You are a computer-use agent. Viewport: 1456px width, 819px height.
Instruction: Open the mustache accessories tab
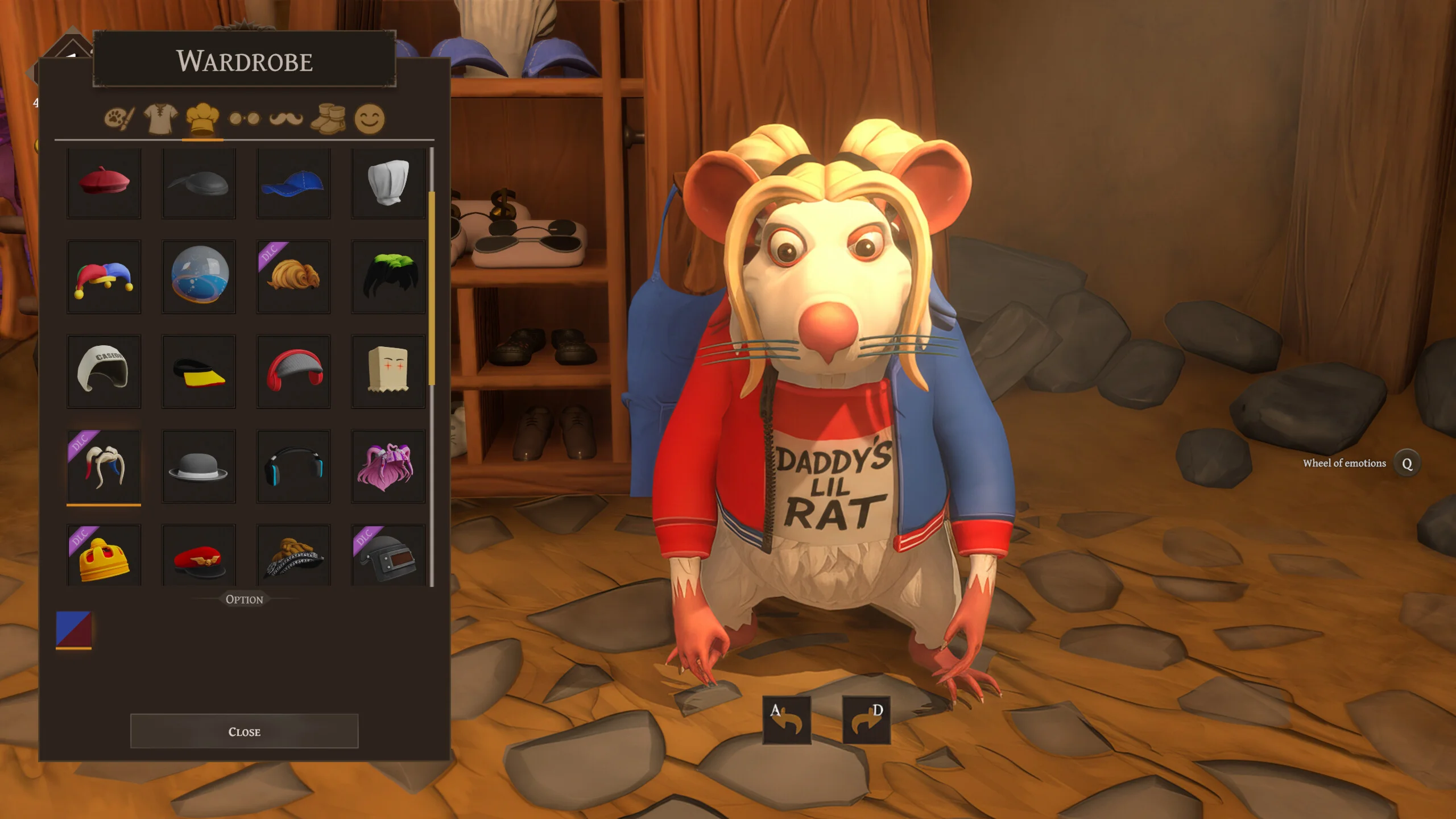pyautogui.click(x=286, y=118)
